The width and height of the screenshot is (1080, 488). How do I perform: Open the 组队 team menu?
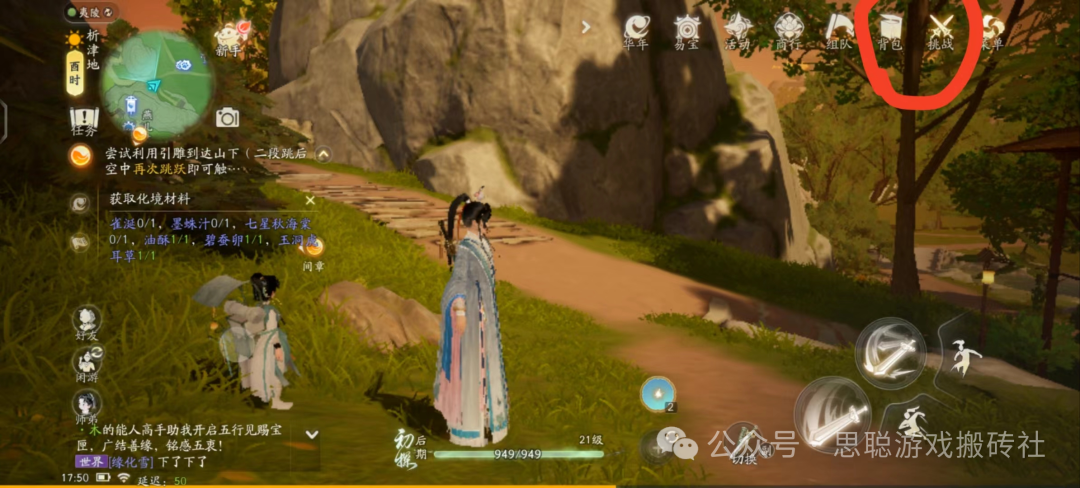pyautogui.click(x=839, y=30)
